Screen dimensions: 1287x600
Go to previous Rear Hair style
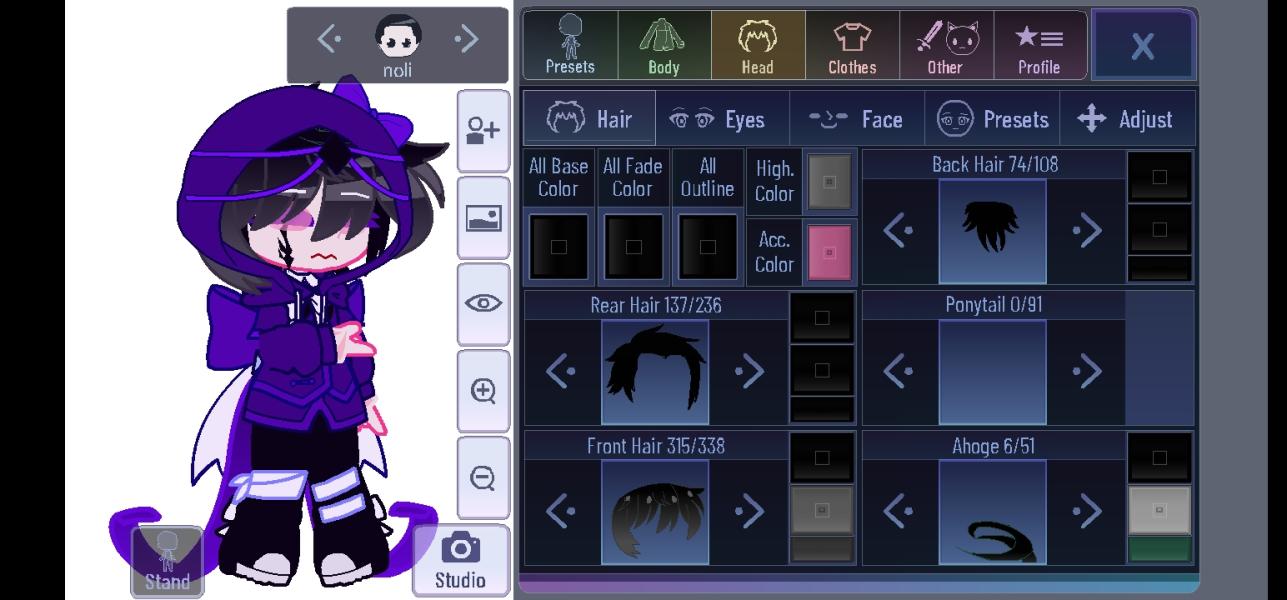561,372
